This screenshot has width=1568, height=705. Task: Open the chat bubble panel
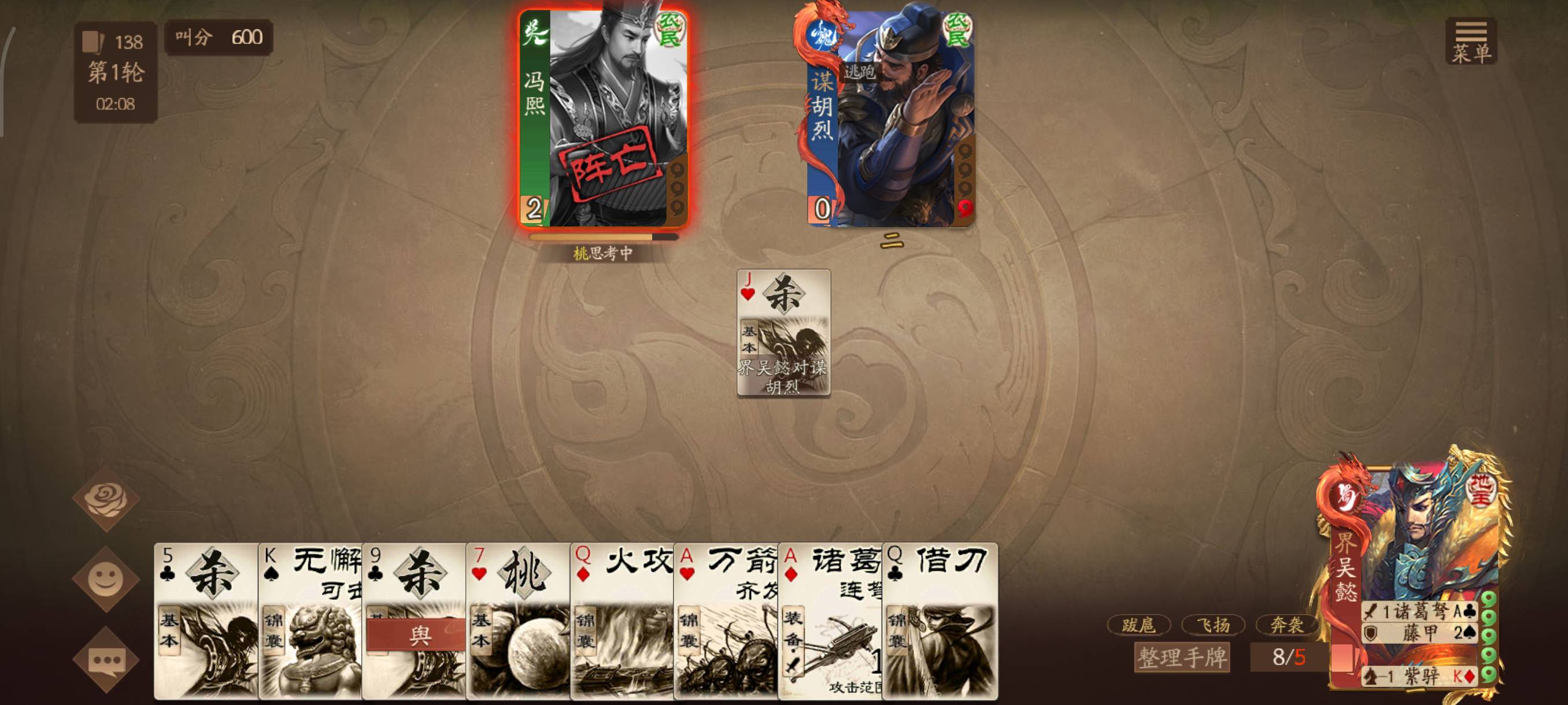coord(106,660)
